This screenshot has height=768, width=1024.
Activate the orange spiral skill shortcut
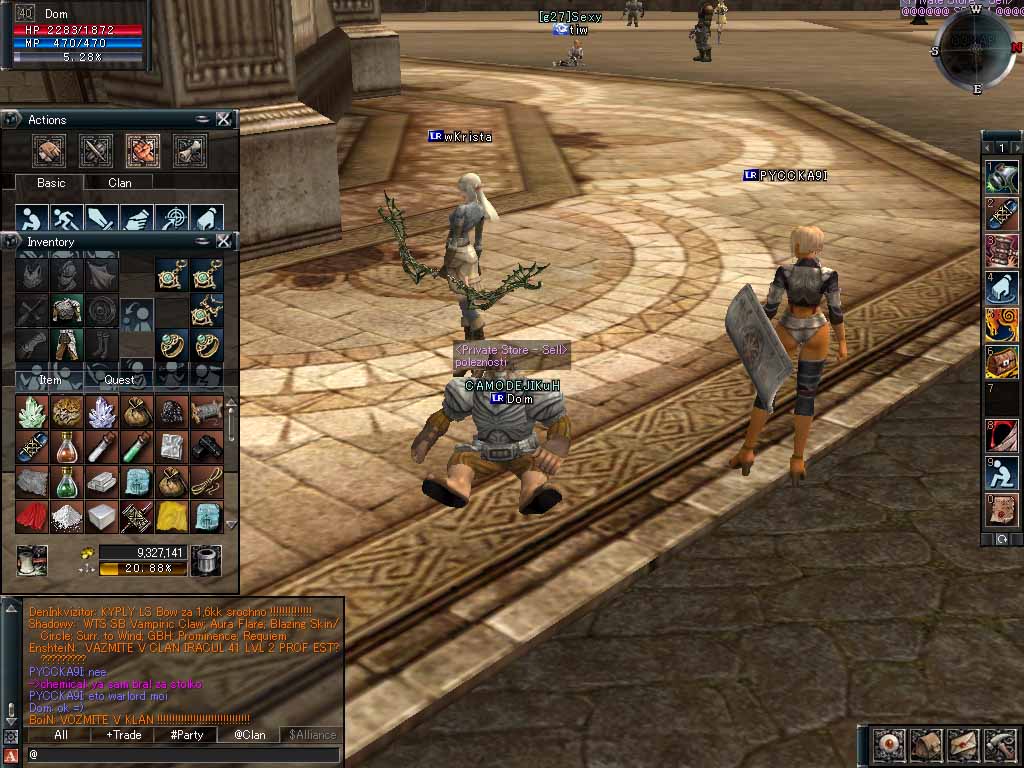pyautogui.click(x=1001, y=324)
